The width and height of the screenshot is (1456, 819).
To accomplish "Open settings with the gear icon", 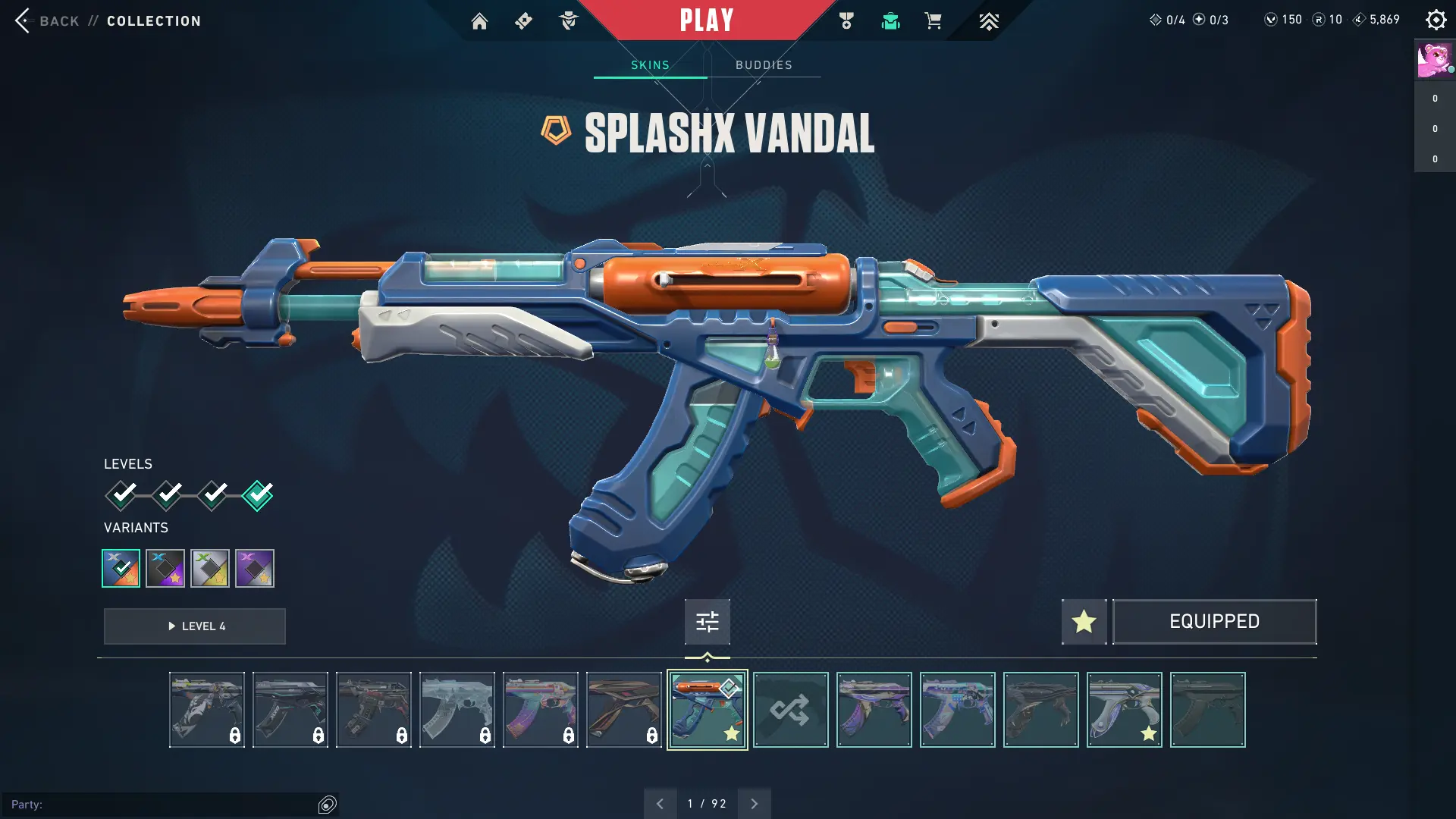I will pyautogui.click(x=1436, y=20).
